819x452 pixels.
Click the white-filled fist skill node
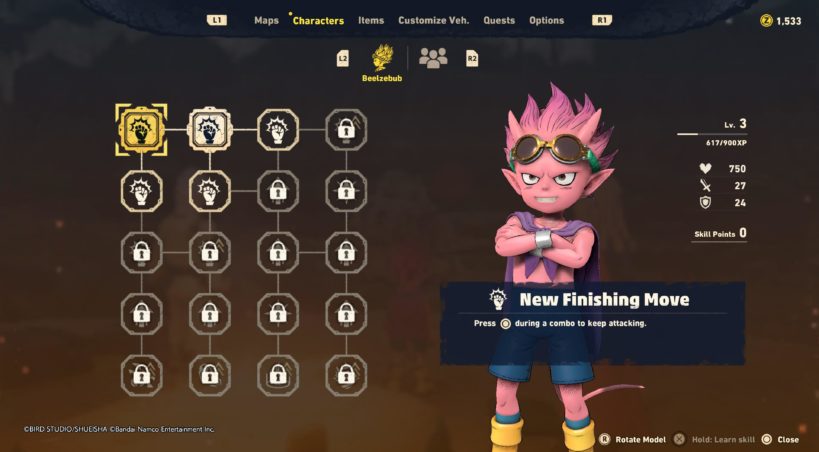click(x=209, y=129)
